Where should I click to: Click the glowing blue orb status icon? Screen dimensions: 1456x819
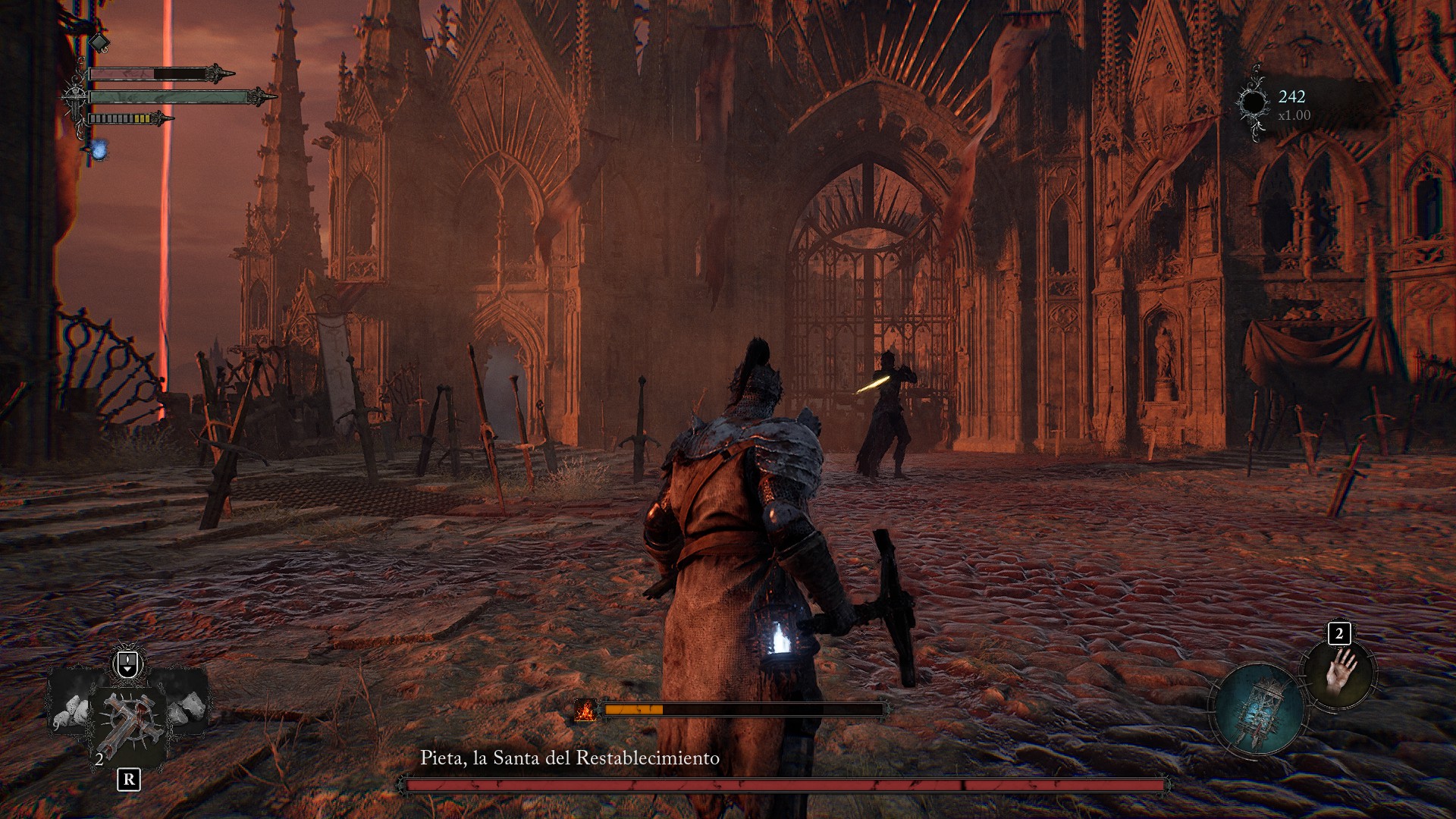99,149
